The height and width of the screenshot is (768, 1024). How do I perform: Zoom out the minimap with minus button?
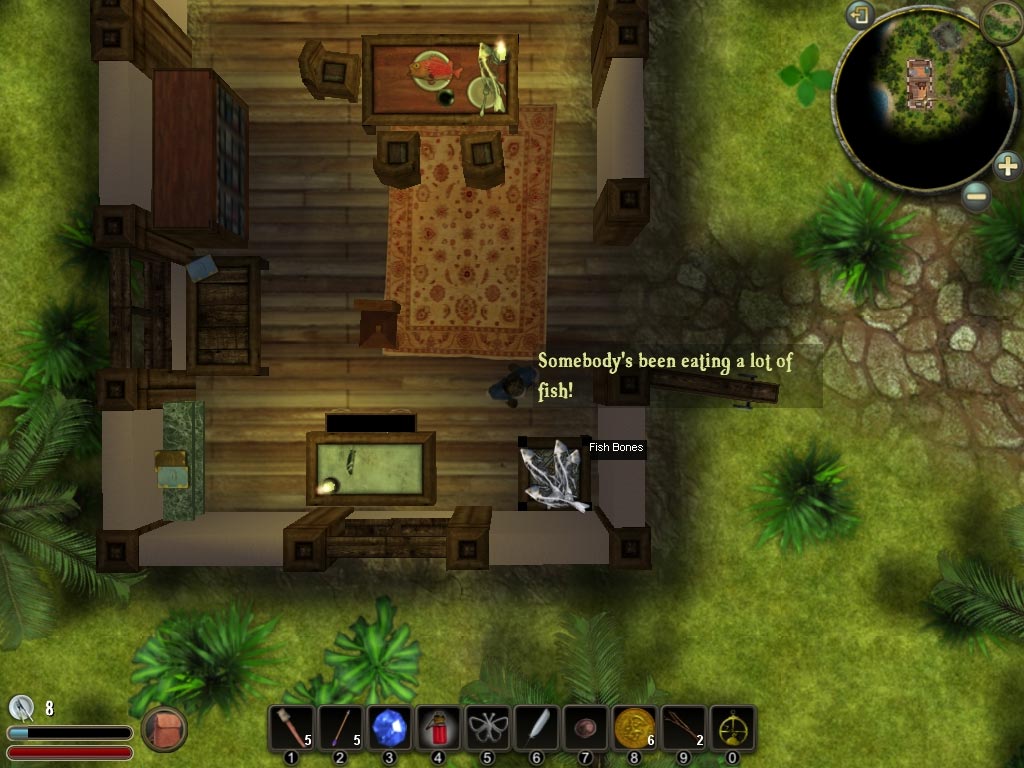tap(977, 196)
